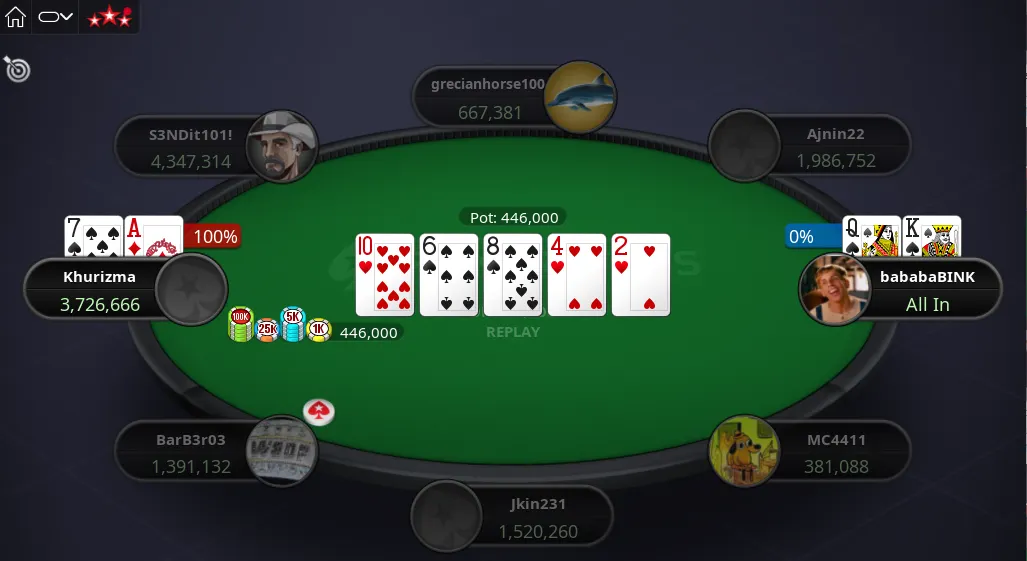Open BarB3r03's player panel
Viewport: 1027px width, 561px height.
pos(190,453)
